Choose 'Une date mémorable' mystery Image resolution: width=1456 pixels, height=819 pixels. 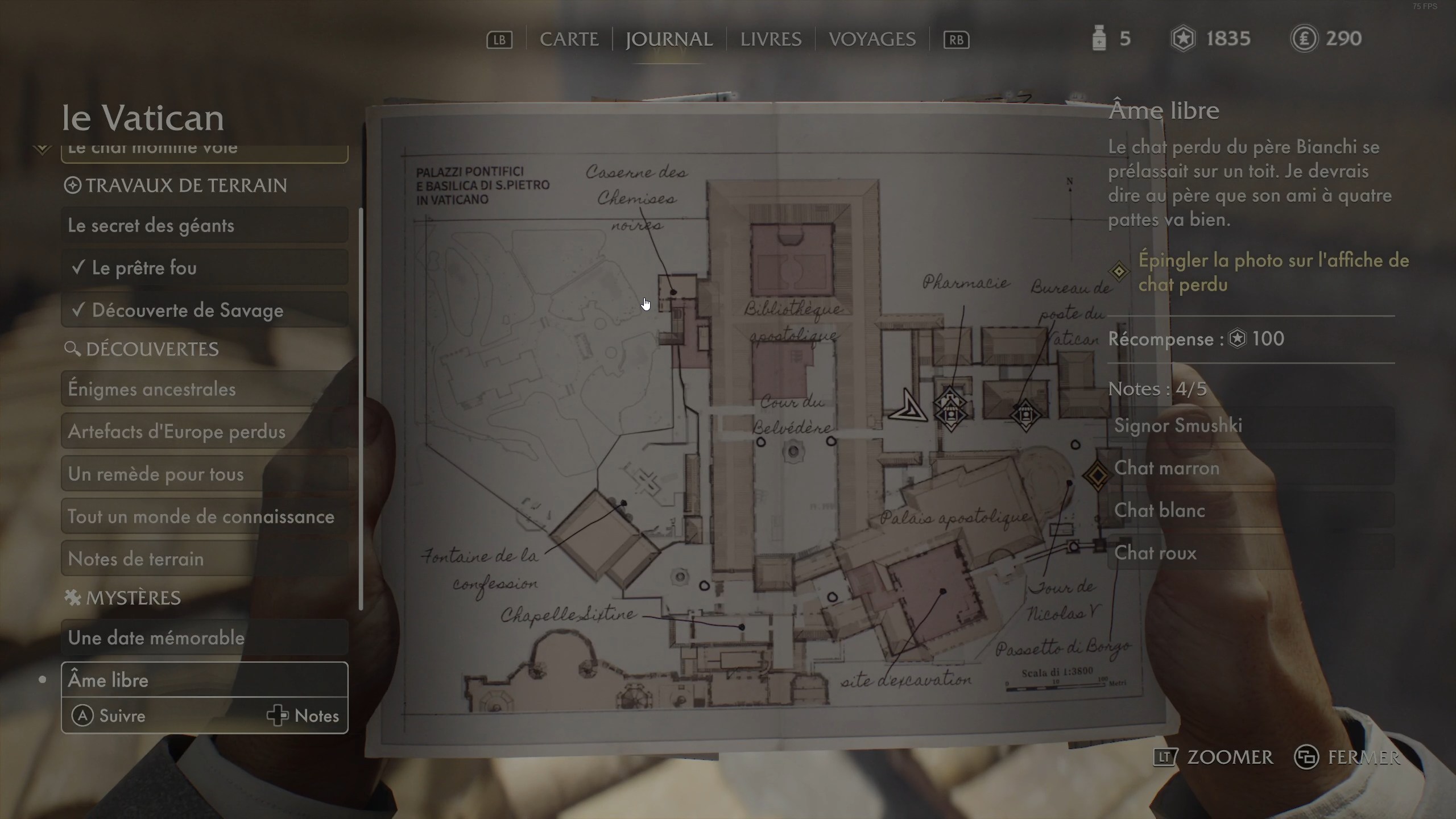click(x=205, y=638)
